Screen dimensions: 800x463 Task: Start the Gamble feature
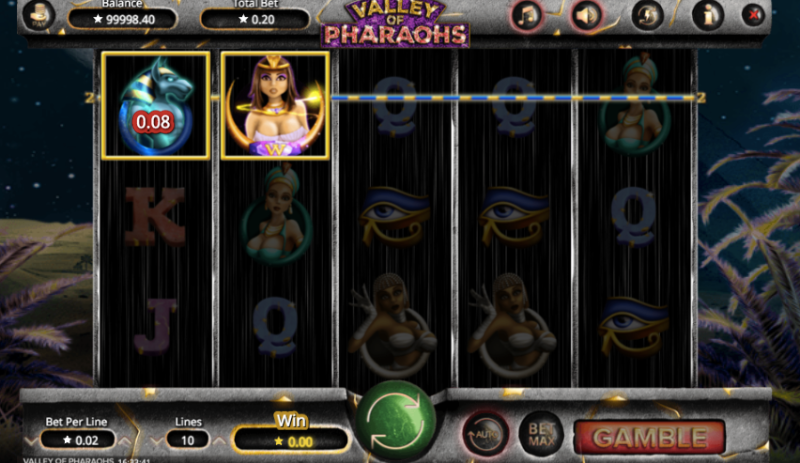click(648, 437)
